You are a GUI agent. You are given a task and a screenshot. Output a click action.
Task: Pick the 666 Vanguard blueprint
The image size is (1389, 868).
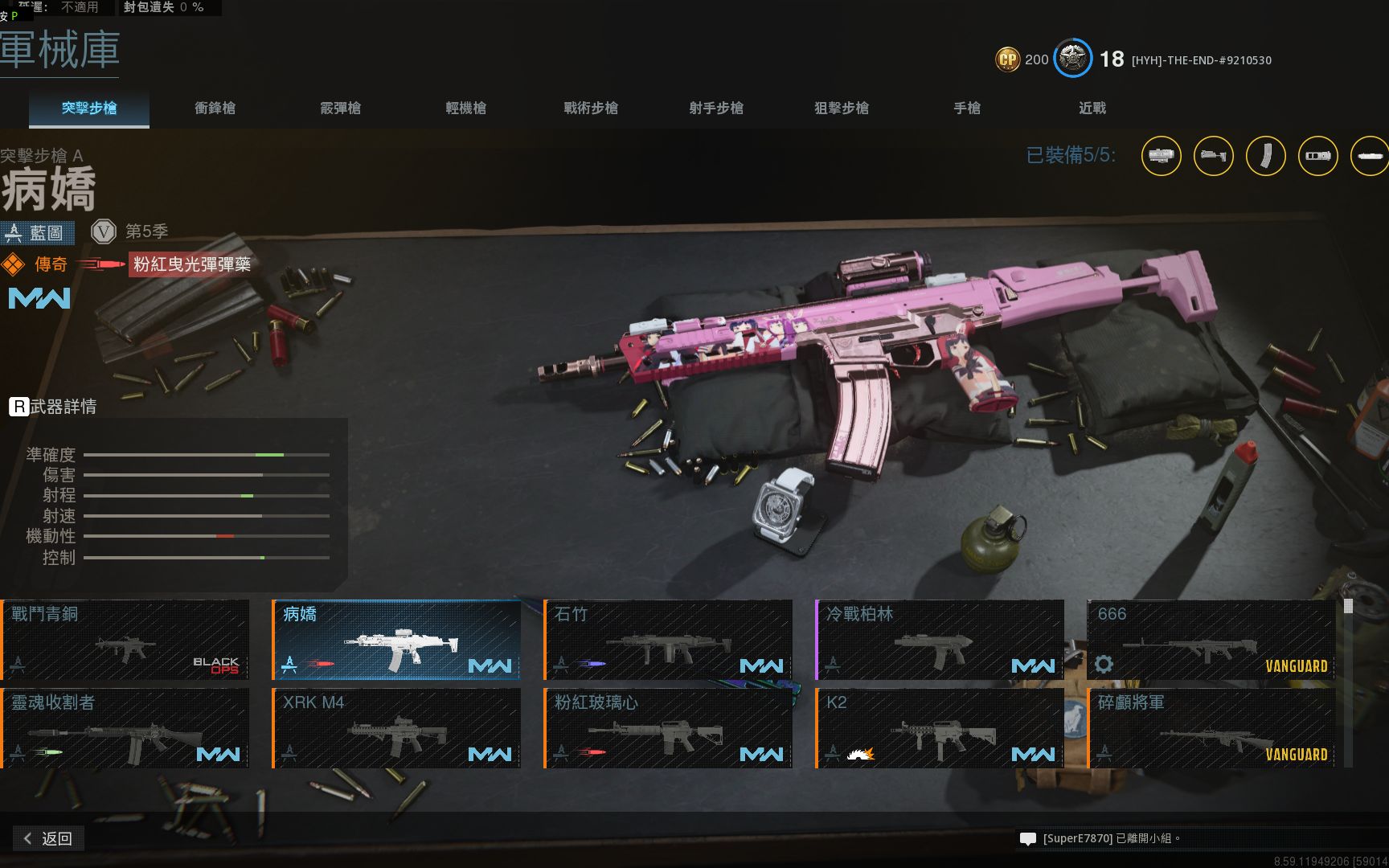click(1211, 640)
